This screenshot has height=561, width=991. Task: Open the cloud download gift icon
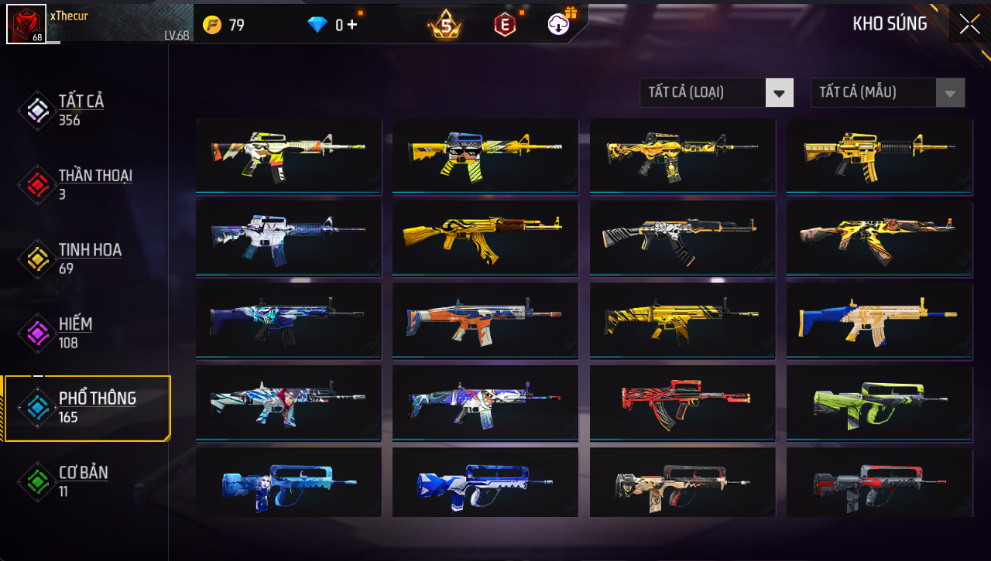(559, 25)
